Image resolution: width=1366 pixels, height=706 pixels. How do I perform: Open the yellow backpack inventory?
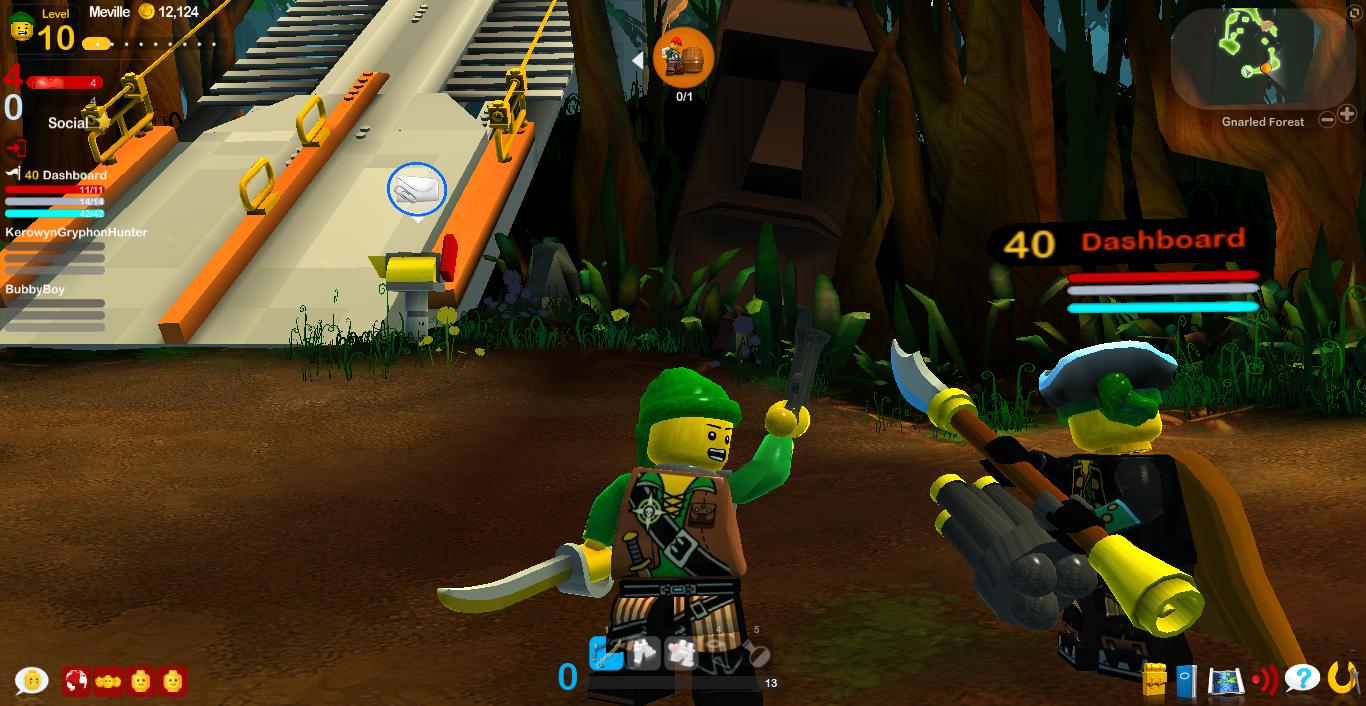[x=1155, y=680]
